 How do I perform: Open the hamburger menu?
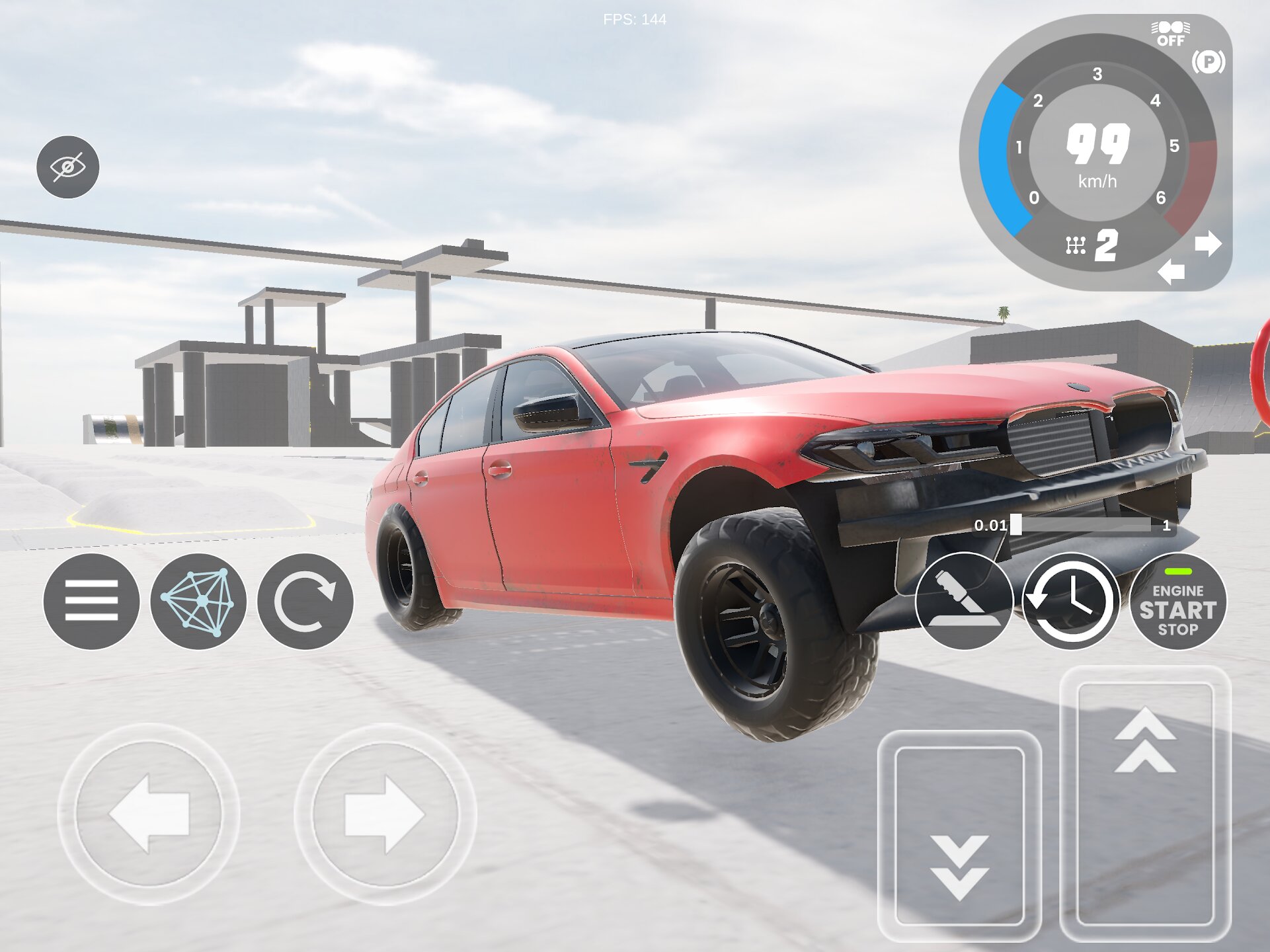coord(91,601)
